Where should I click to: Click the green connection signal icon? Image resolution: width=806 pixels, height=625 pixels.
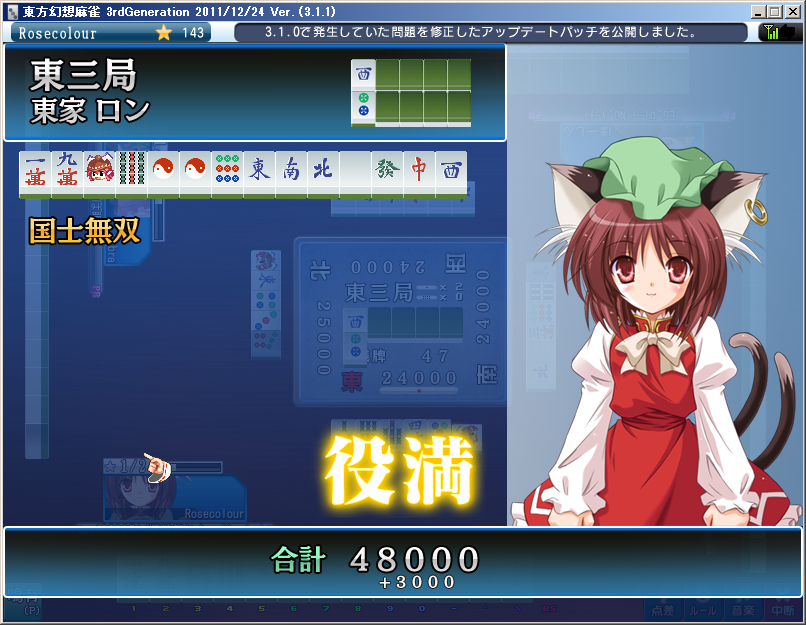[x=774, y=32]
